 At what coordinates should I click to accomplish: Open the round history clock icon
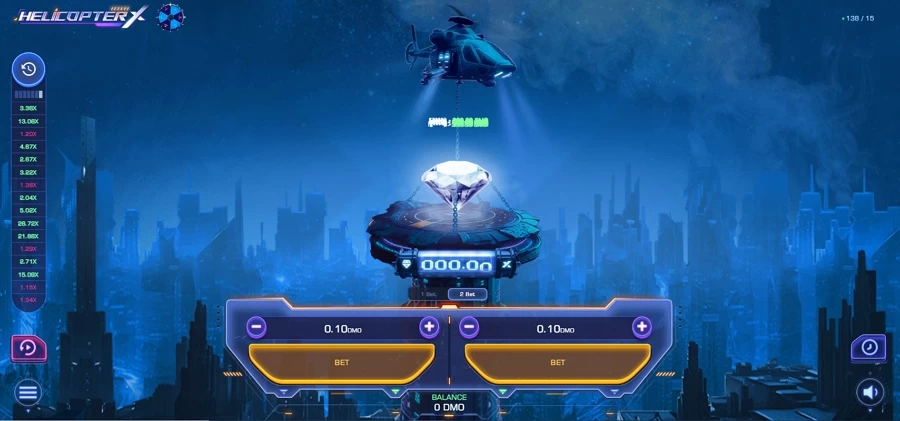28,69
